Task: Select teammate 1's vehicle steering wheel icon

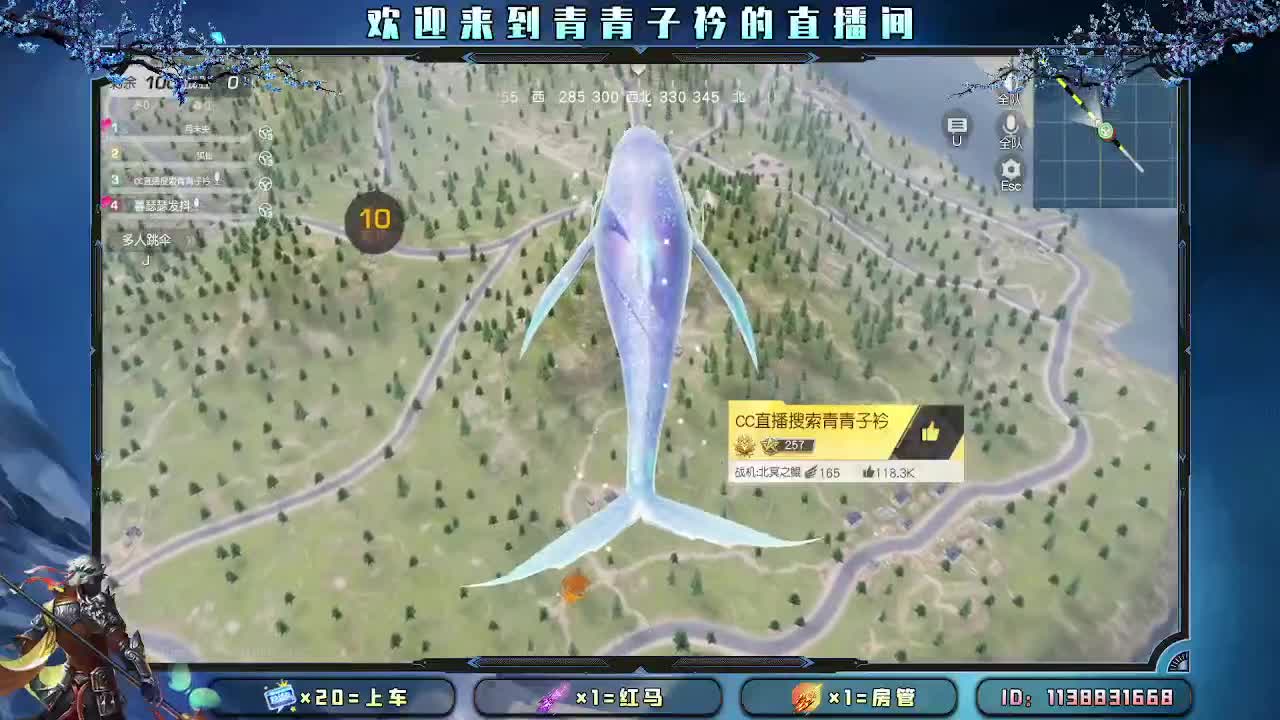Action: pos(265,134)
